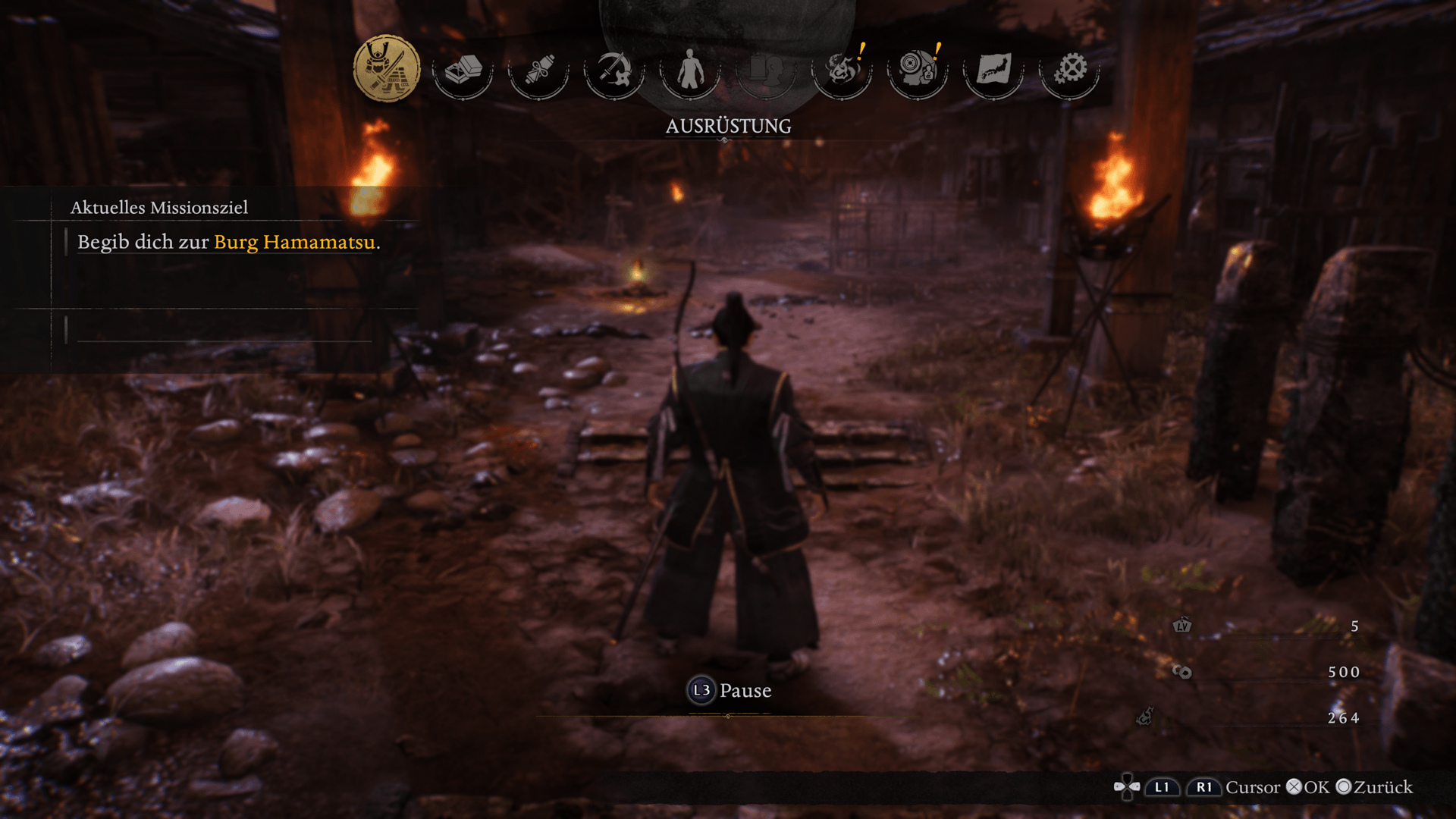Open the katana and shuriken skills tab
This screenshot has height=819, width=1456.
[x=614, y=70]
